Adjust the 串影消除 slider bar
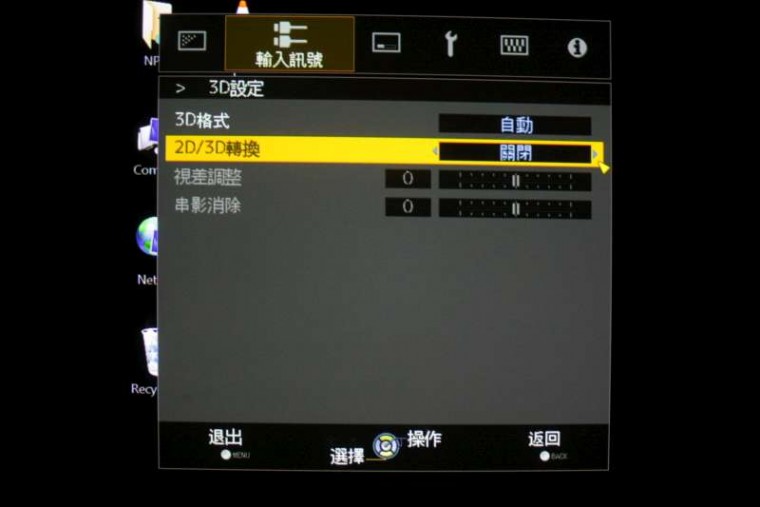This screenshot has width=760, height=507. [x=515, y=208]
